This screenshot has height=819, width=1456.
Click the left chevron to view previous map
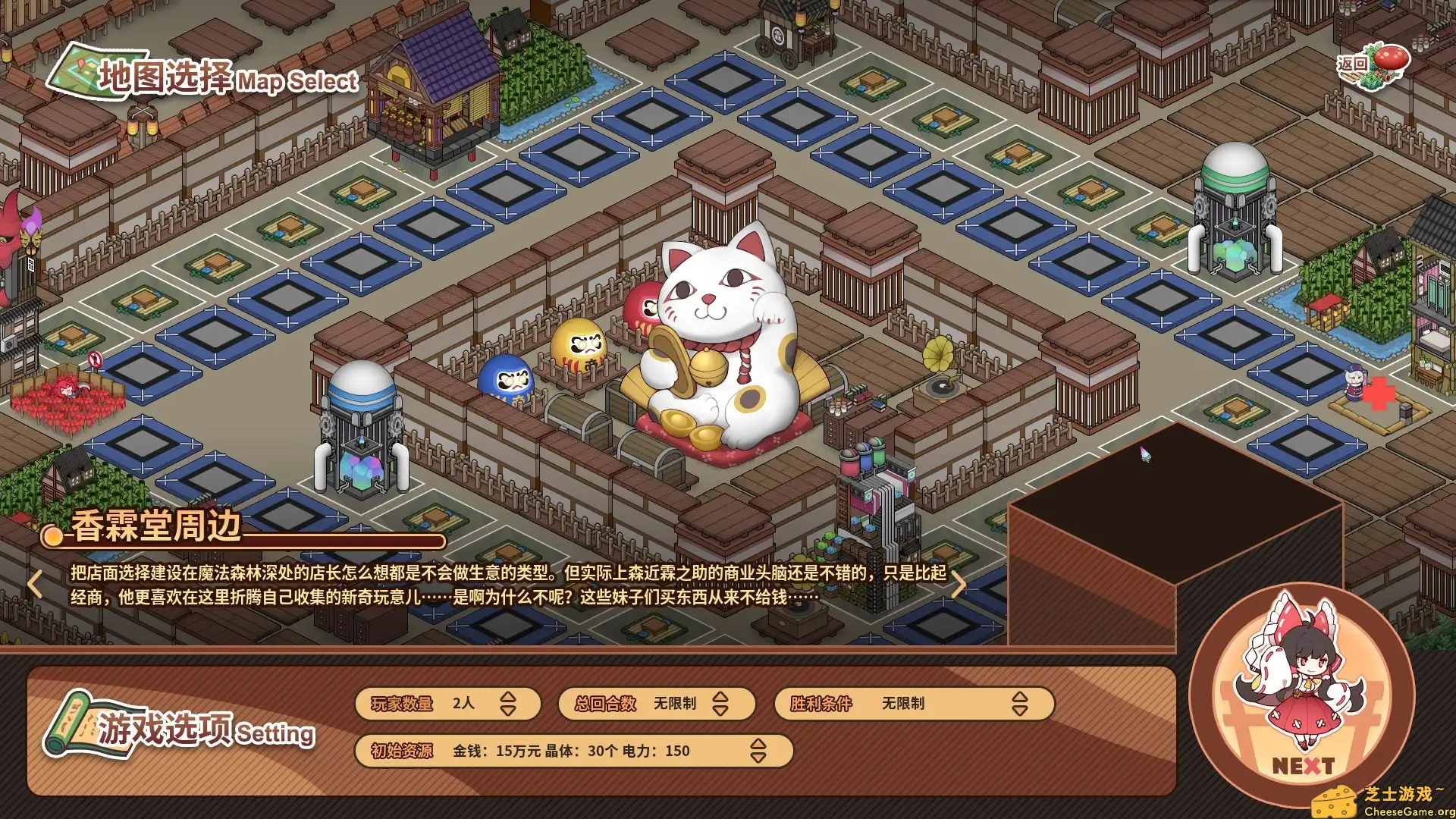35,582
